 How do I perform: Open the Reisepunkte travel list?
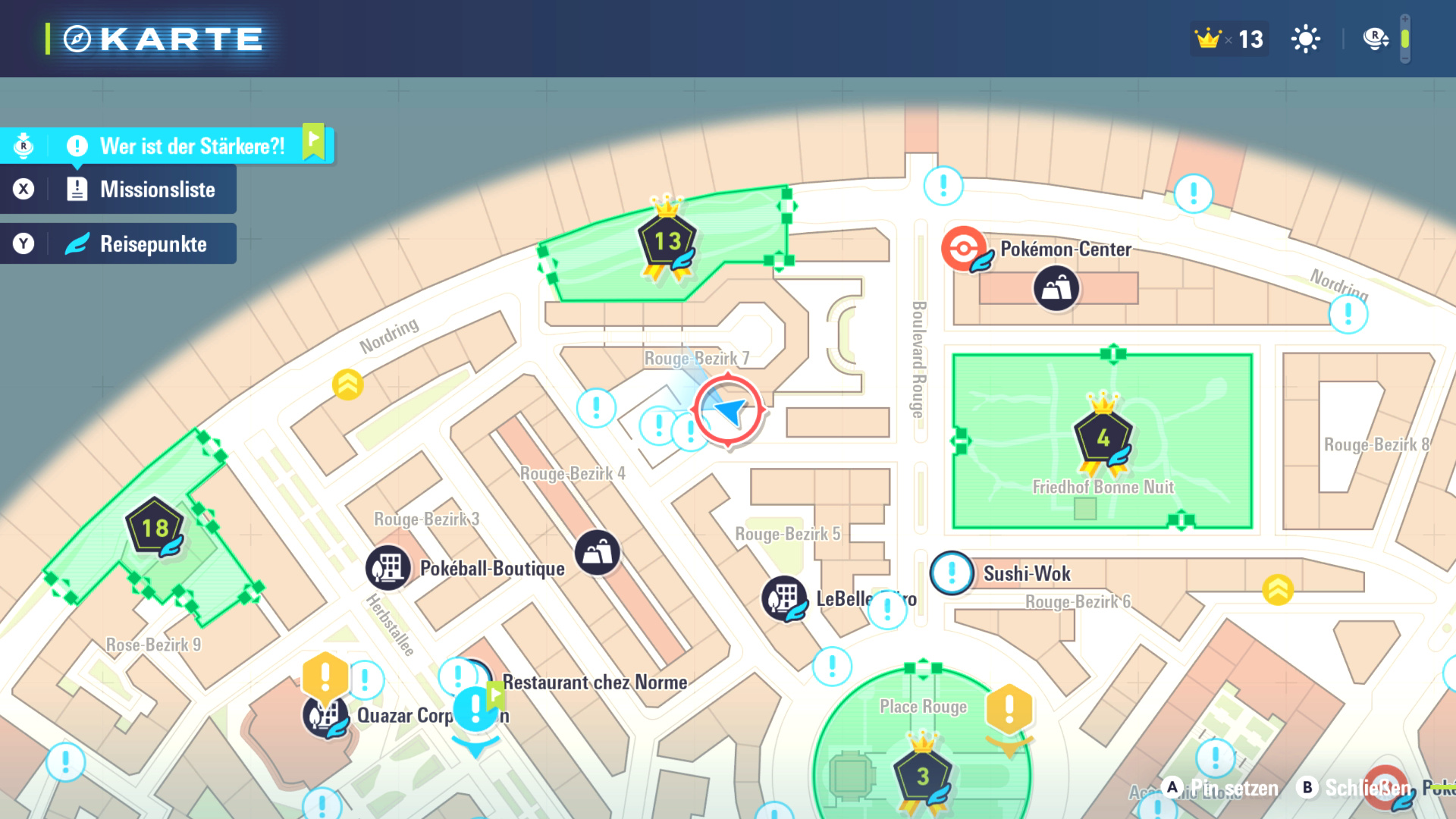coord(152,244)
